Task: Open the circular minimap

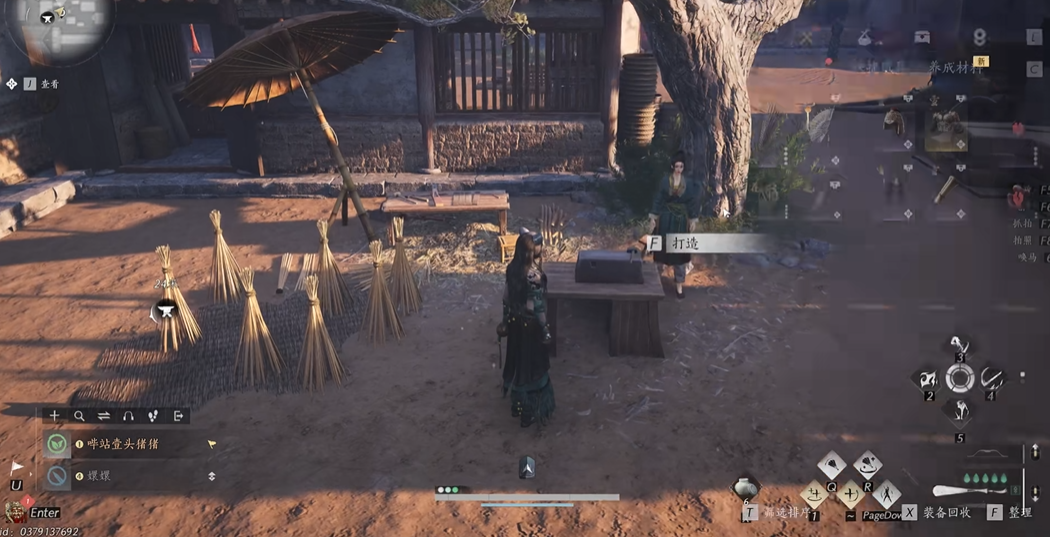Action: coord(60,25)
